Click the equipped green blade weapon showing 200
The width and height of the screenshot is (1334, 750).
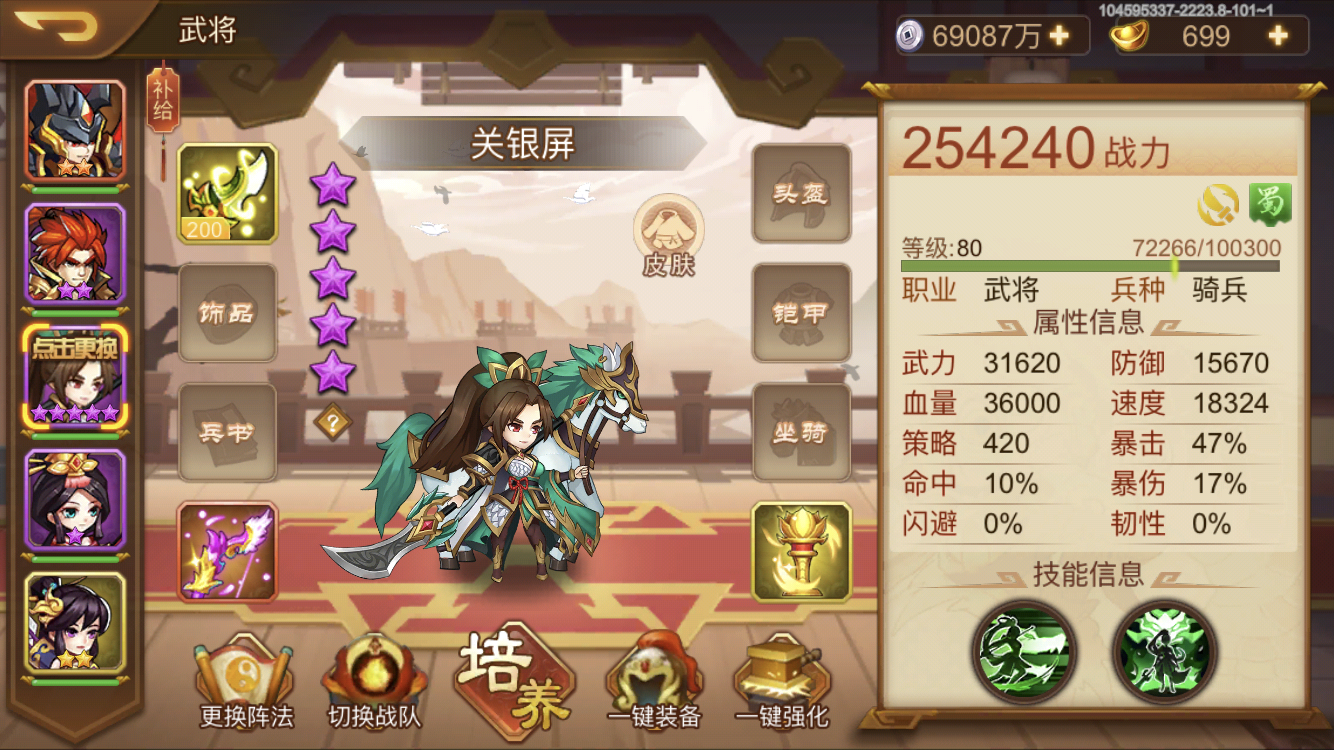[x=226, y=194]
